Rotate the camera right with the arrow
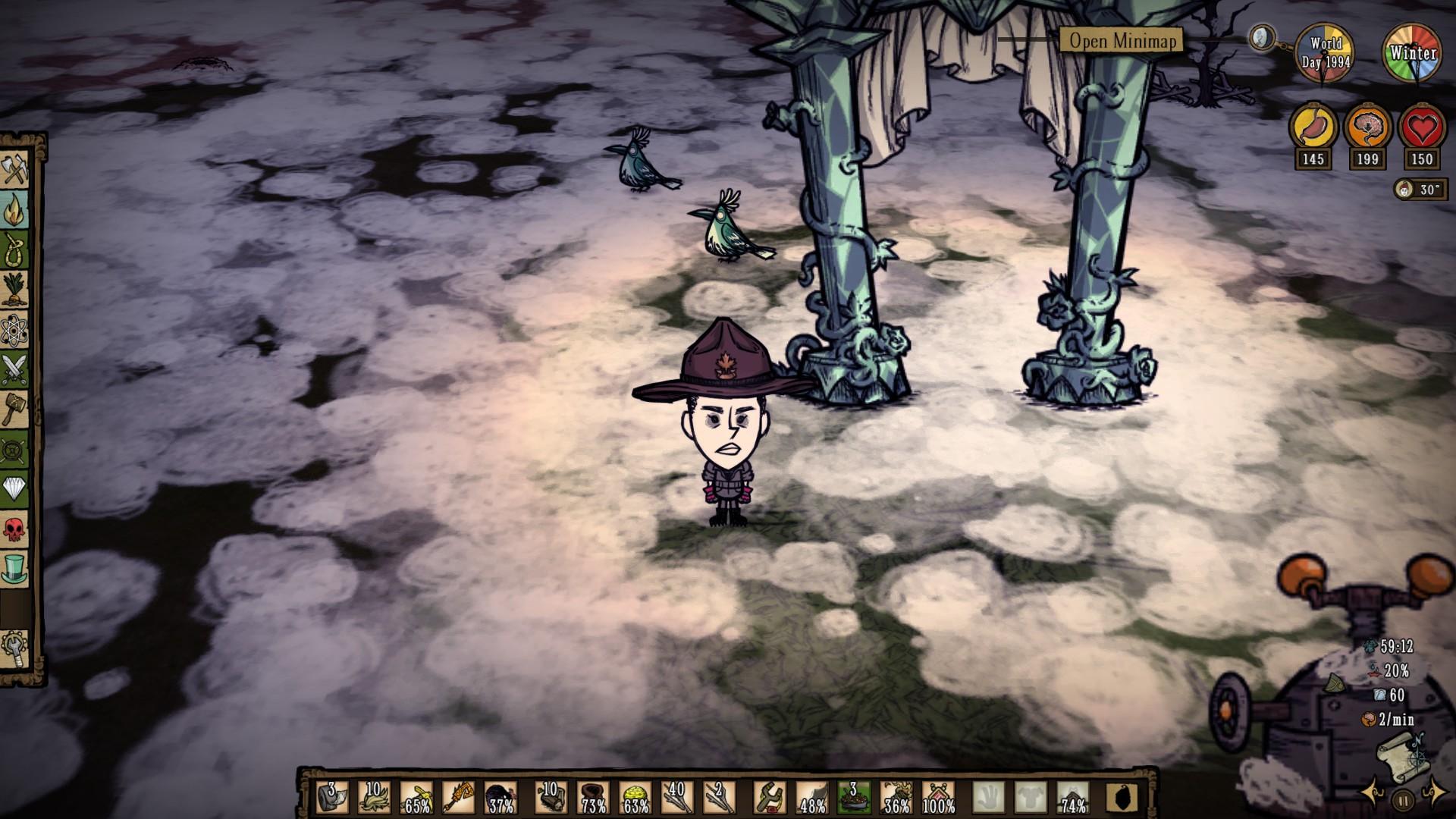 [x=1434, y=794]
